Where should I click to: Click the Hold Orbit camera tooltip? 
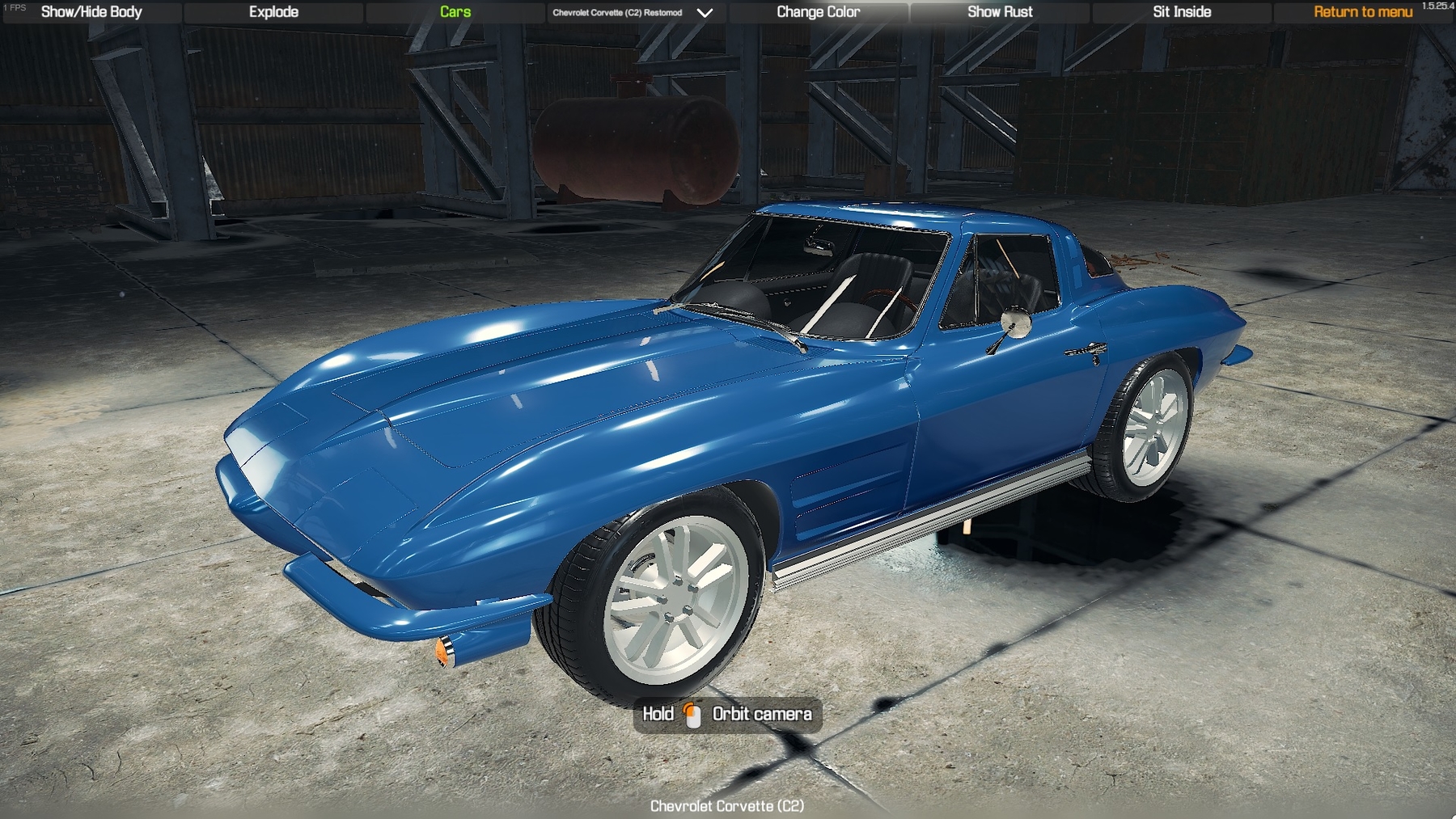pyautogui.click(x=726, y=715)
